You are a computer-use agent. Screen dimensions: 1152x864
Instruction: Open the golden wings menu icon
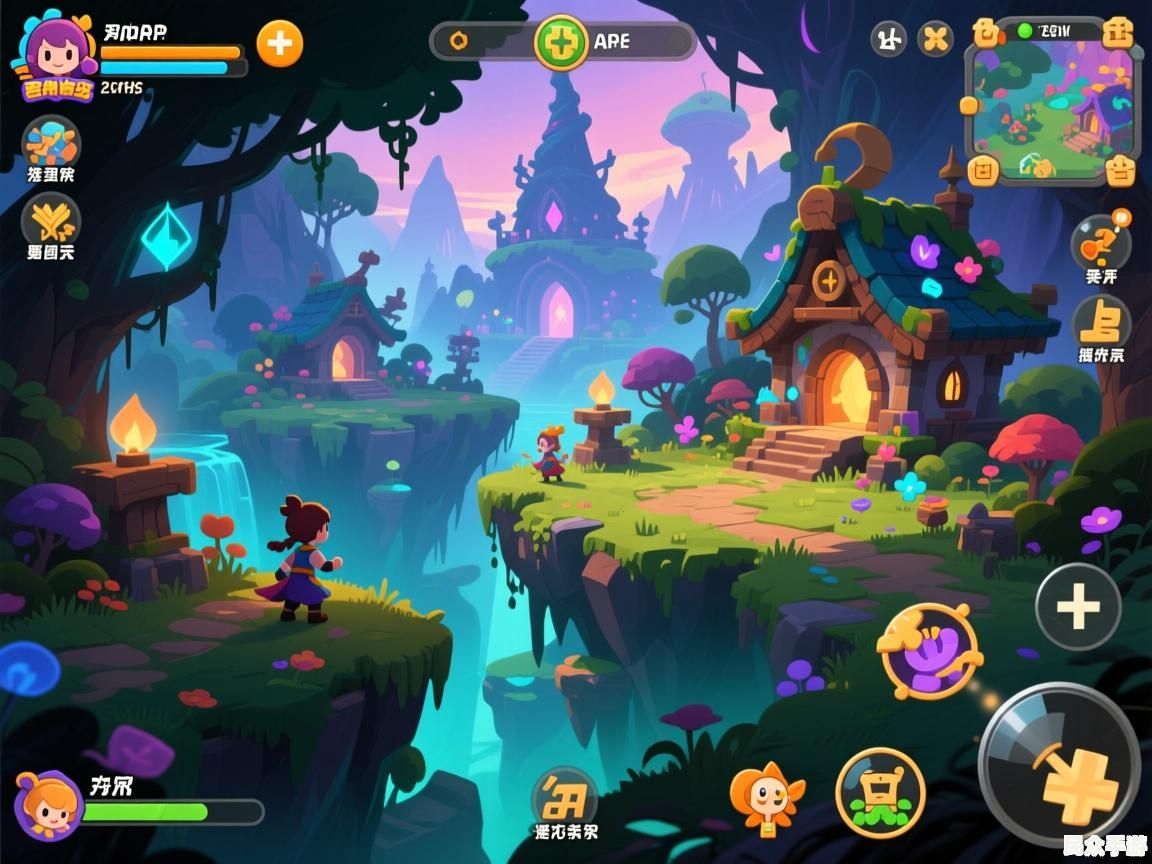click(x=51, y=219)
